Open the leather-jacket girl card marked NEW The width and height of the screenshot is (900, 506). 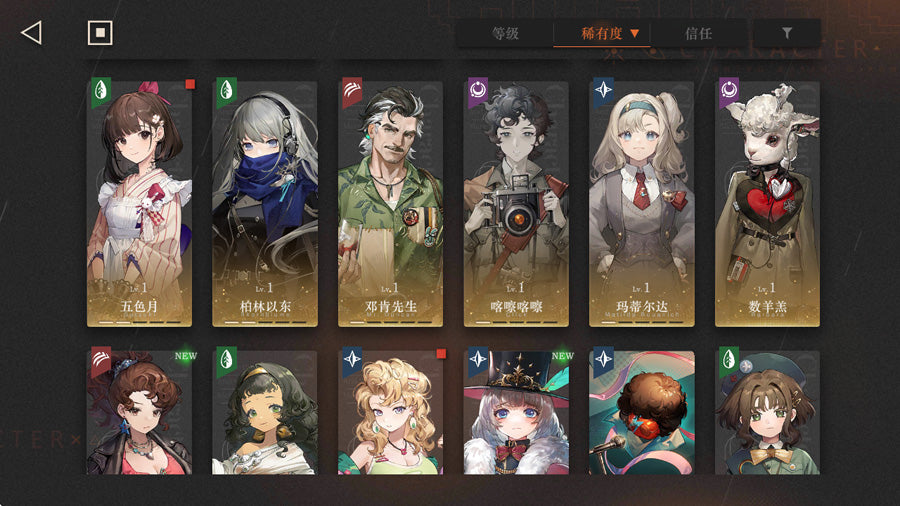[x=139, y=412]
